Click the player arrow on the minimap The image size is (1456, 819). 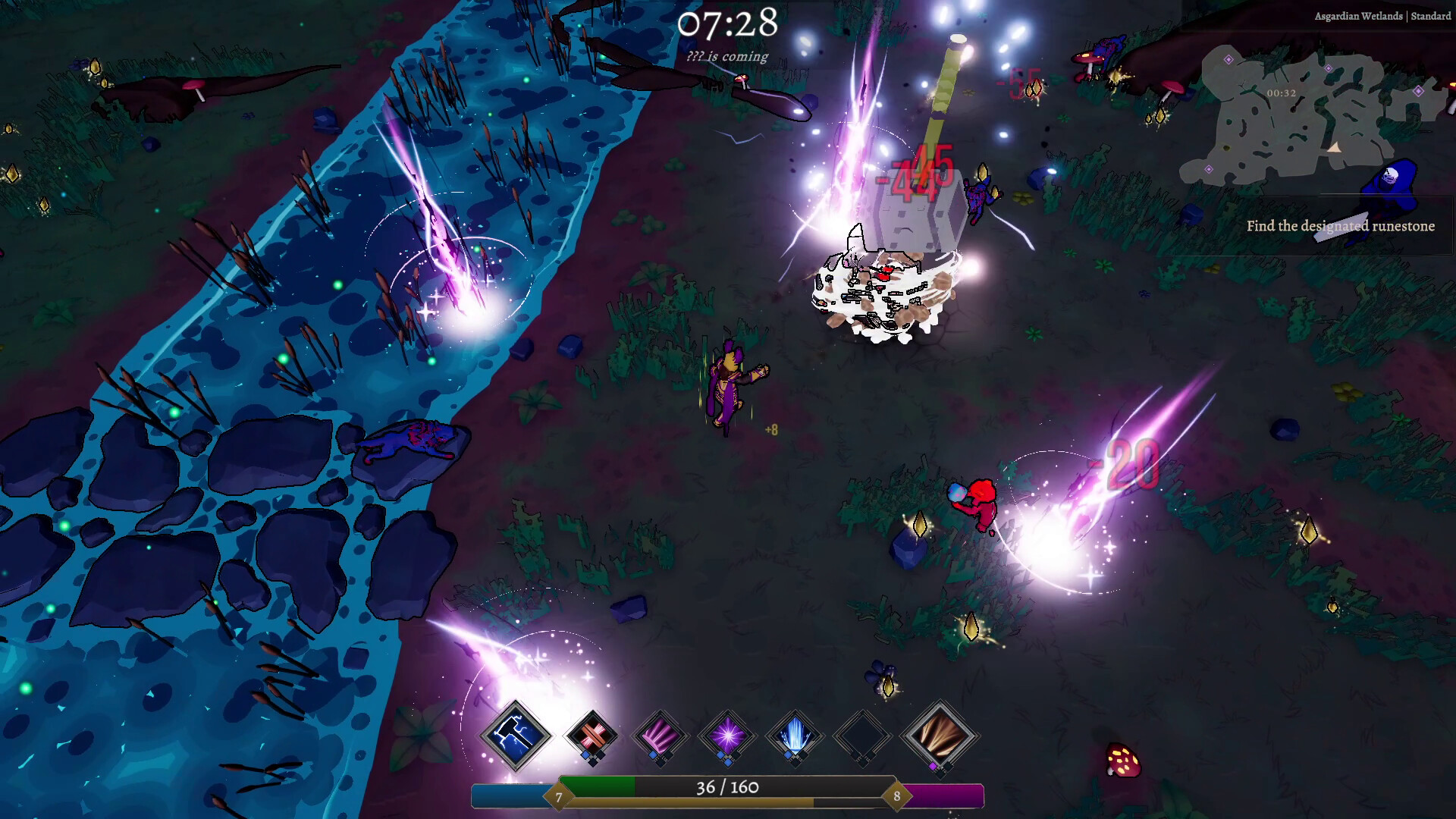click(1335, 149)
